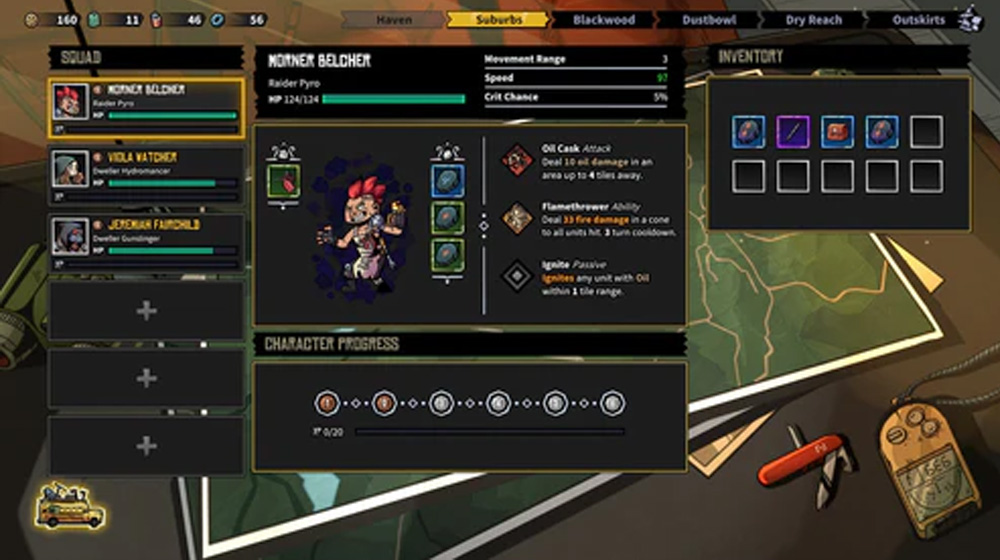Open the Suburbs area tab

(x=498, y=20)
